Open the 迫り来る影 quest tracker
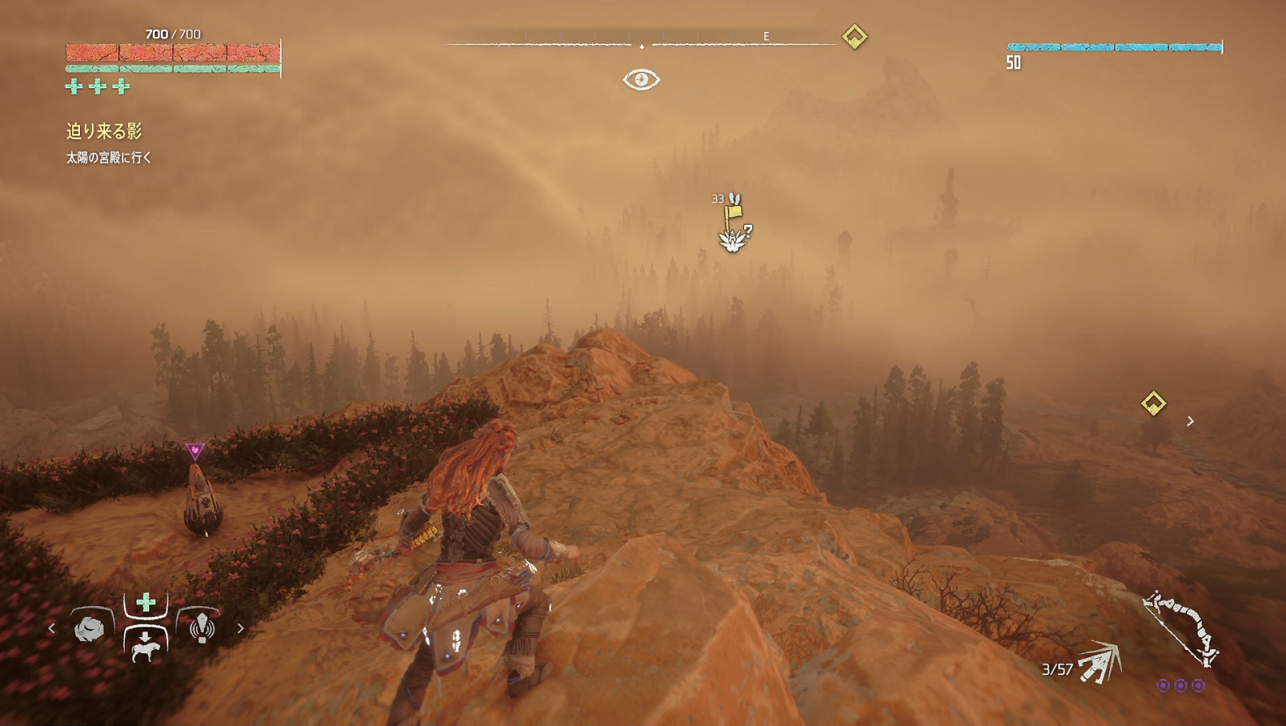1286x726 pixels. pyautogui.click(x=104, y=132)
